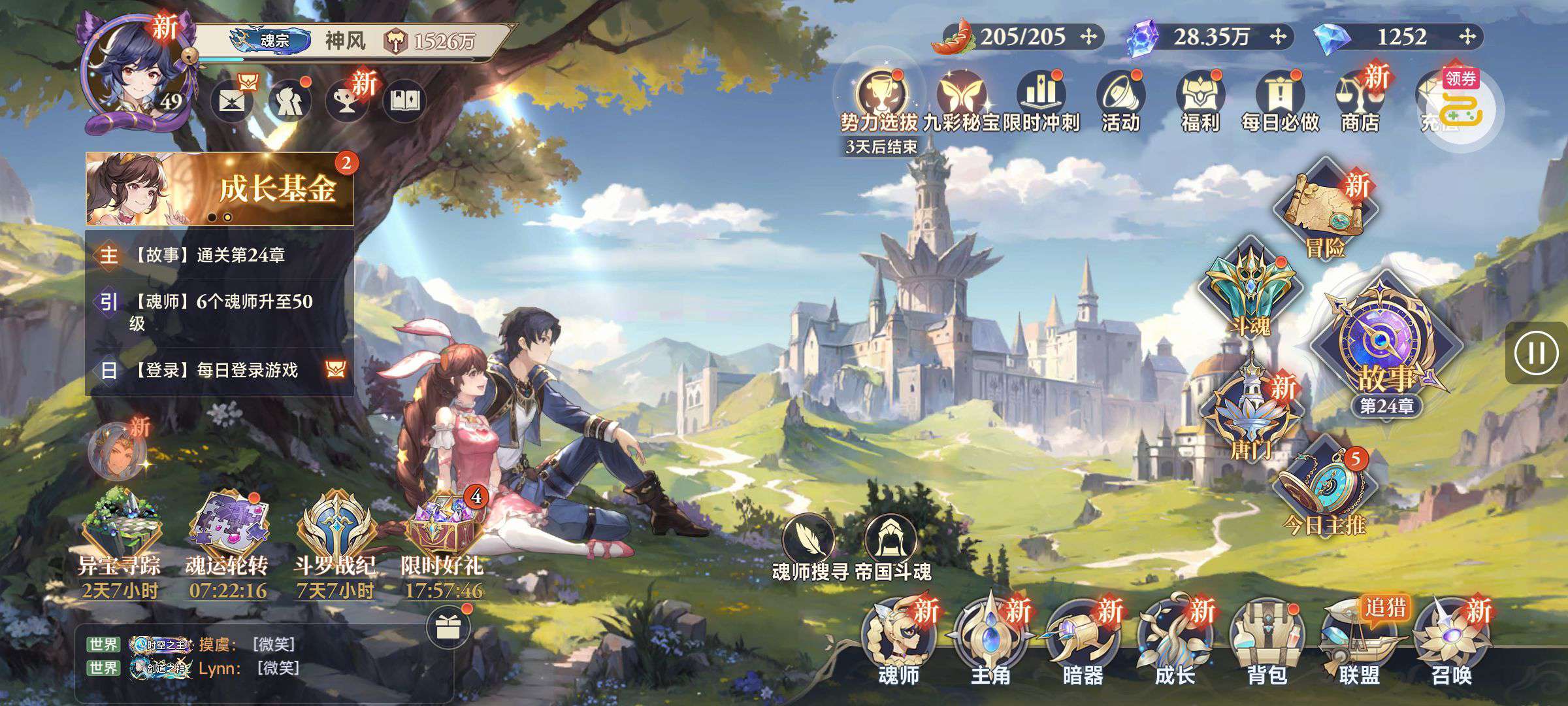Add more blue diamonds with plus button
This screenshot has height=706, width=1568.
(1468, 37)
